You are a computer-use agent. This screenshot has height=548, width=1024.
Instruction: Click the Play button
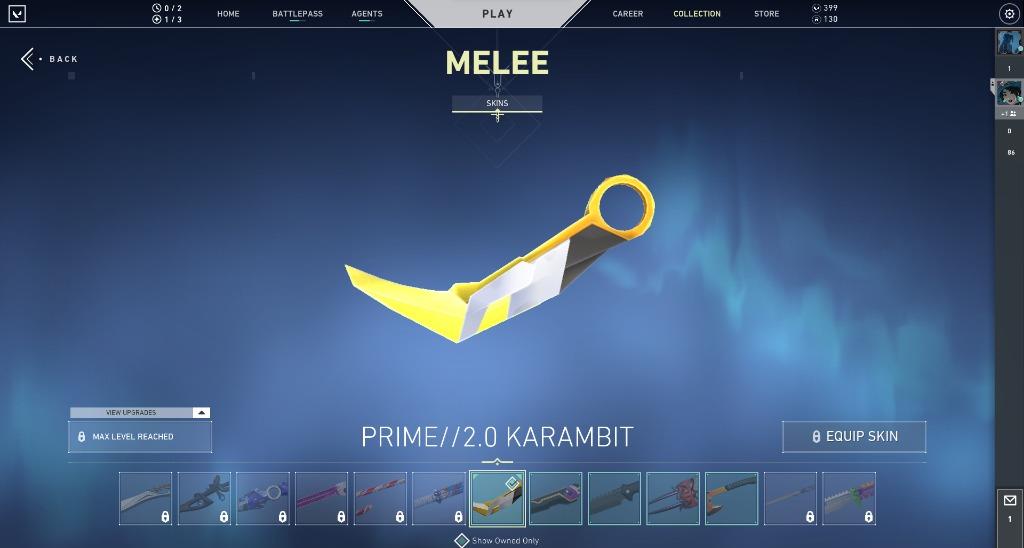(497, 14)
